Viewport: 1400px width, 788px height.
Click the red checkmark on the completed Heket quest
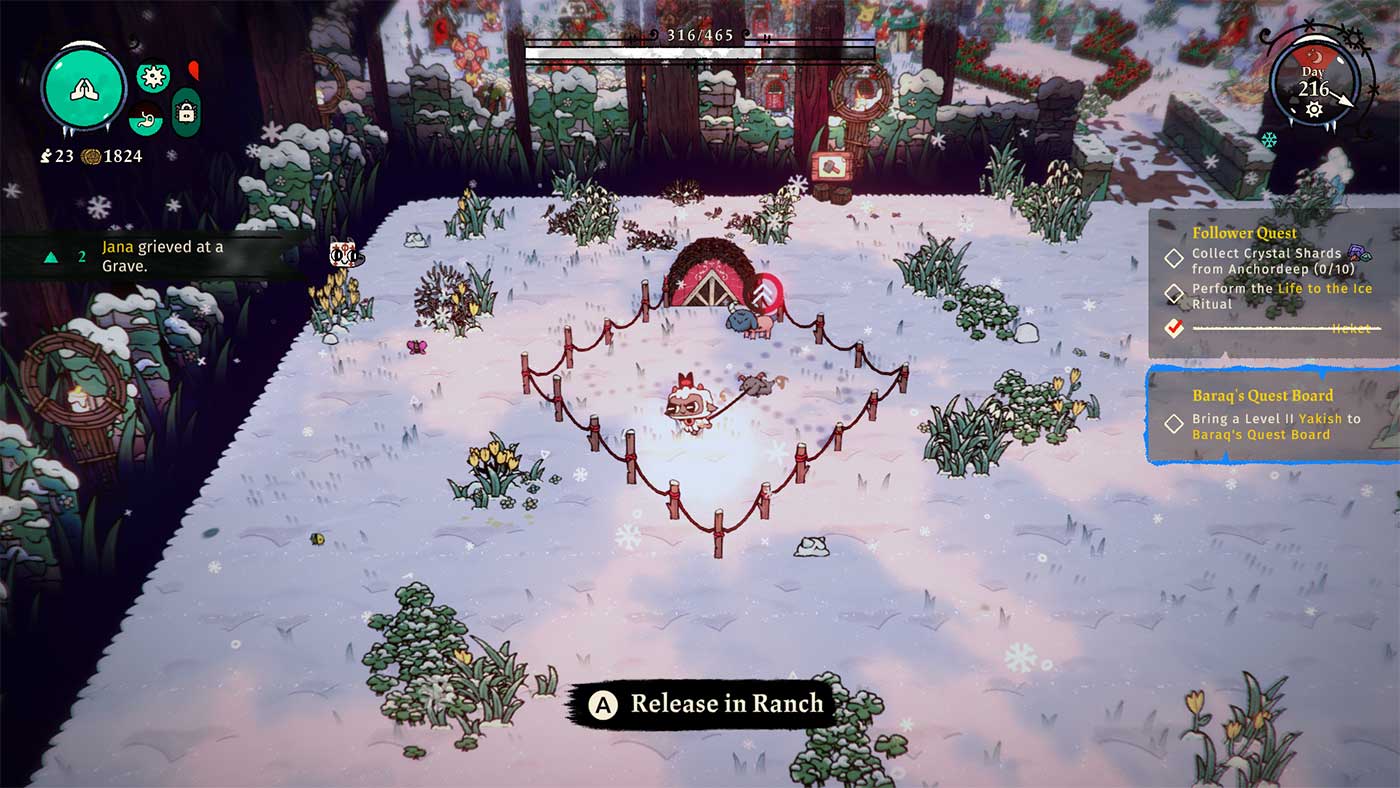click(x=1173, y=327)
